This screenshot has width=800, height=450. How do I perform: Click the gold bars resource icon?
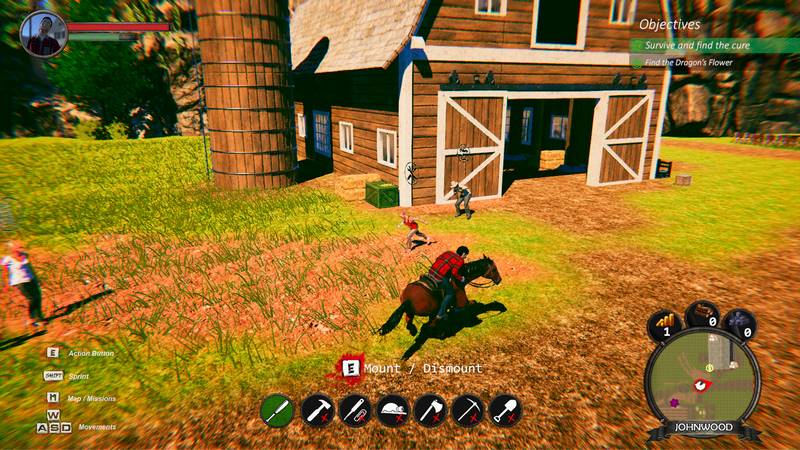tap(664, 325)
